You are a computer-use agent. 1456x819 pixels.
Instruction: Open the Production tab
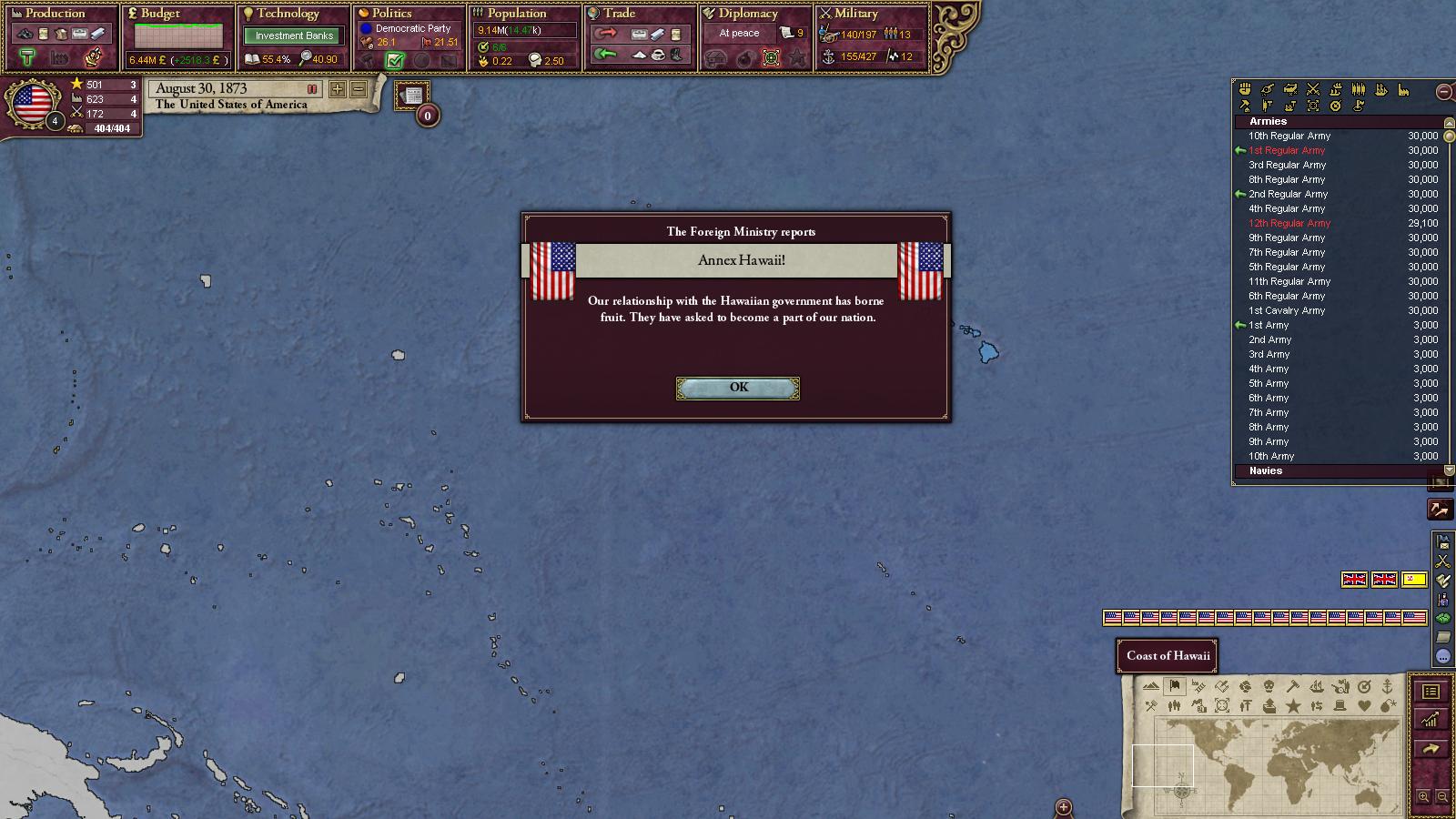click(x=55, y=14)
